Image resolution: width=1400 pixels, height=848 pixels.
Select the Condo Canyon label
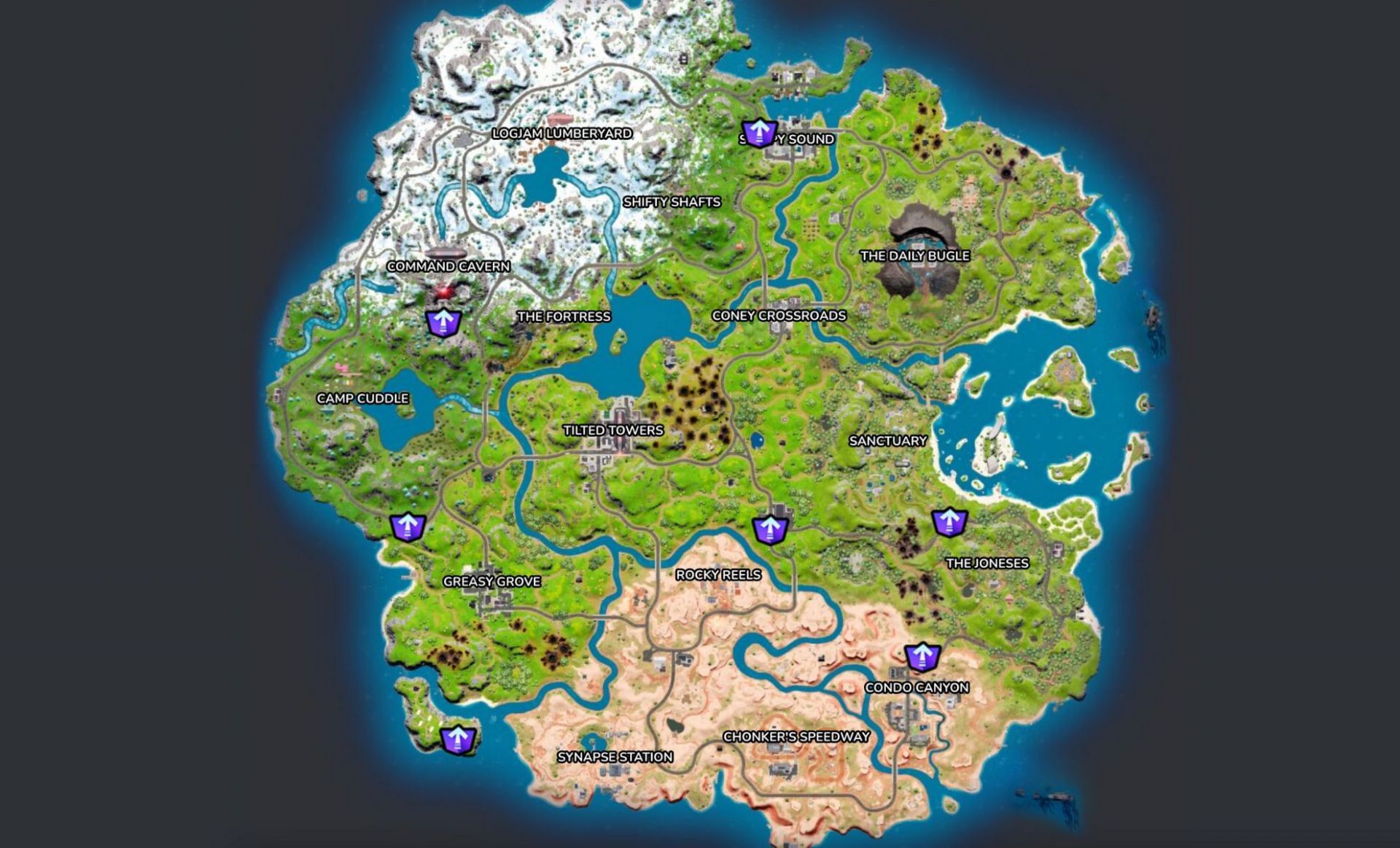click(x=918, y=687)
